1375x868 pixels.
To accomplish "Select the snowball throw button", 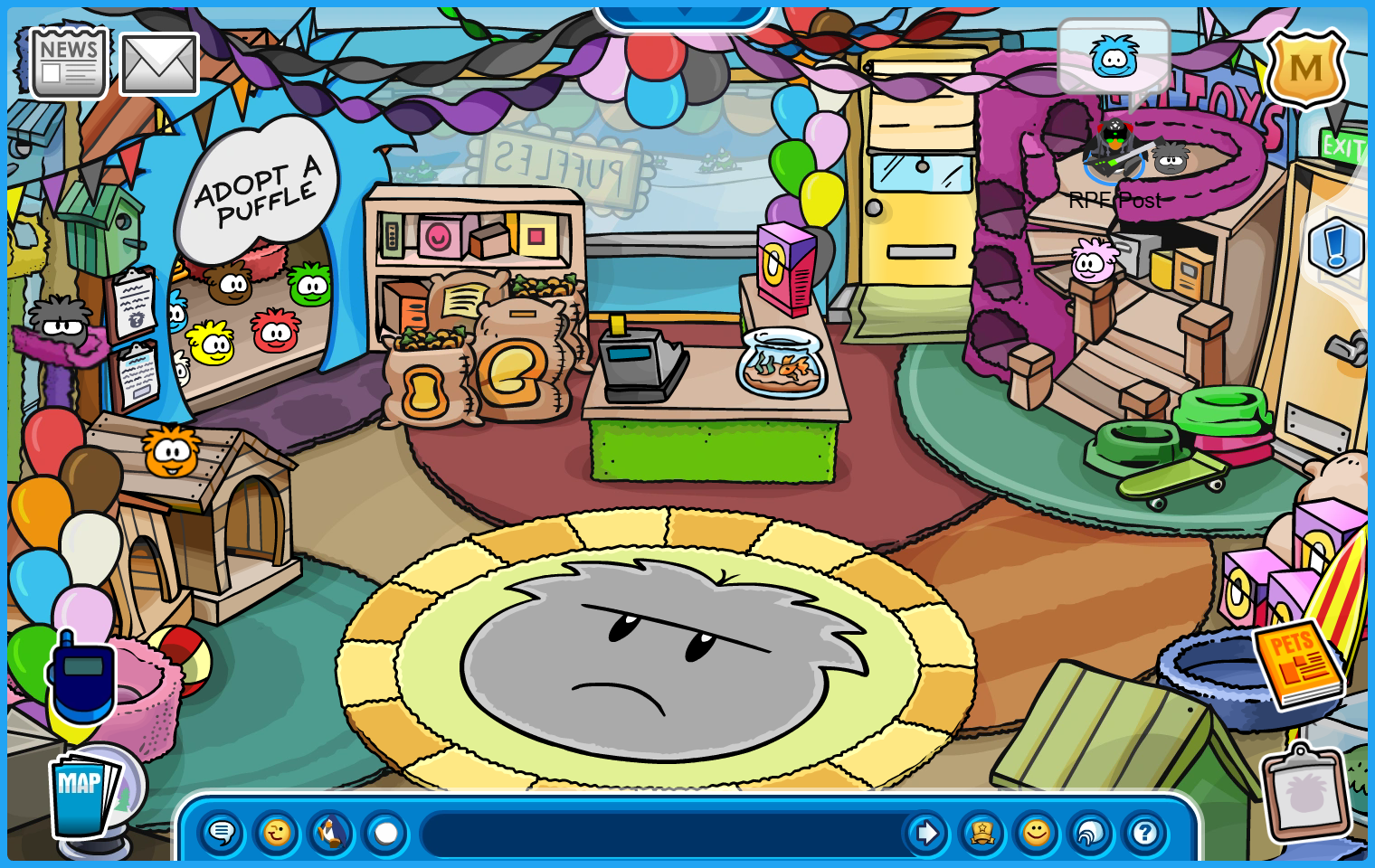I will click(x=386, y=832).
